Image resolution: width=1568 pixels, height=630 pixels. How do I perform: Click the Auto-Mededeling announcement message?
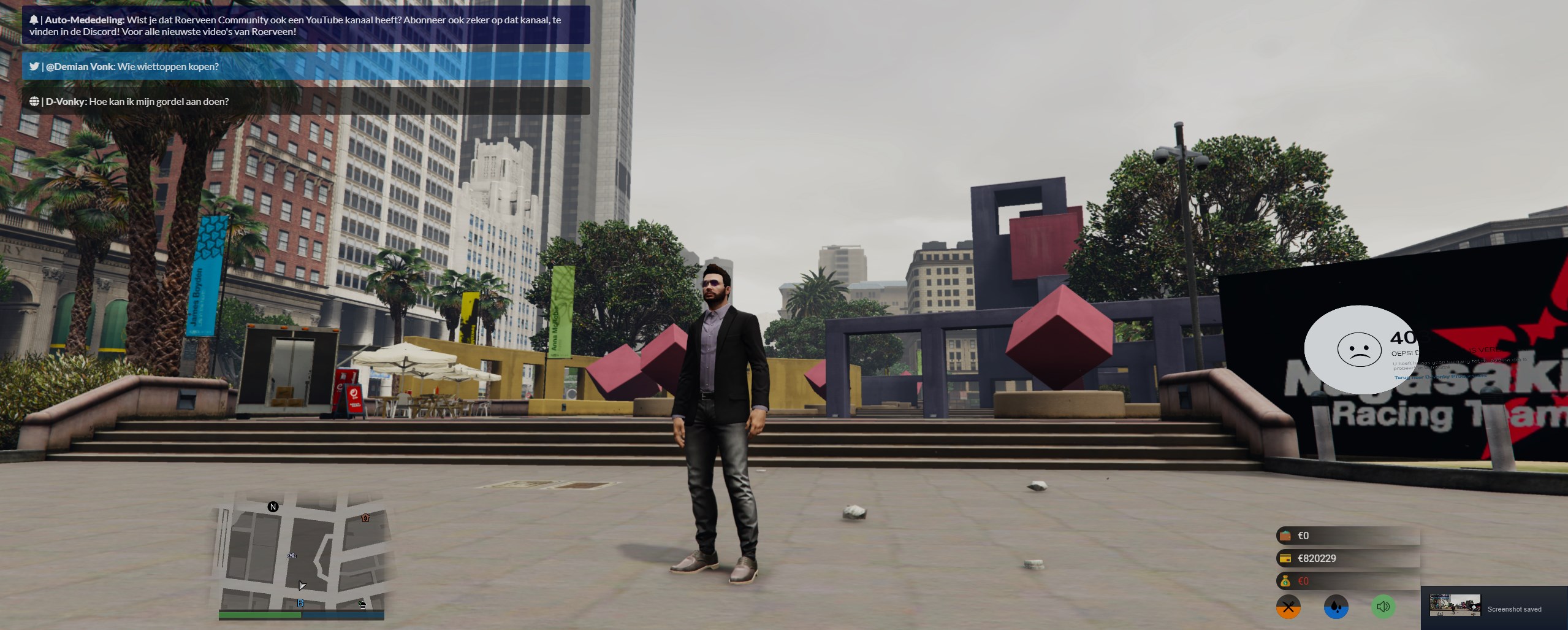pyautogui.click(x=306, y=25)
